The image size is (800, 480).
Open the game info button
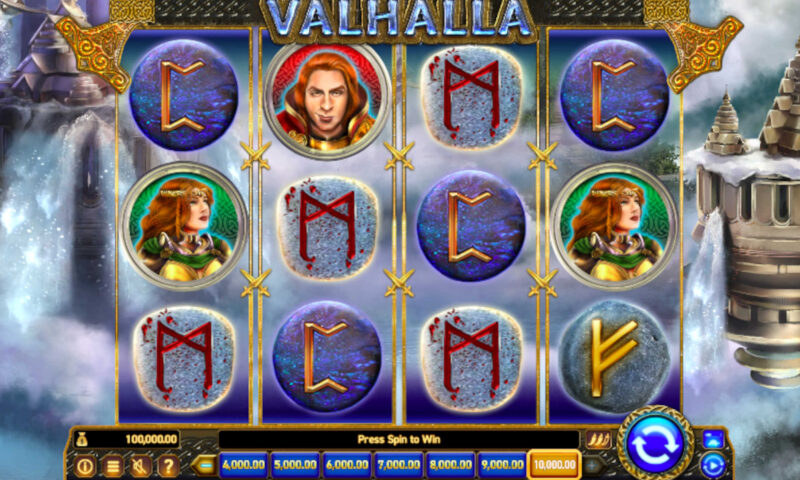click(85, 466)
